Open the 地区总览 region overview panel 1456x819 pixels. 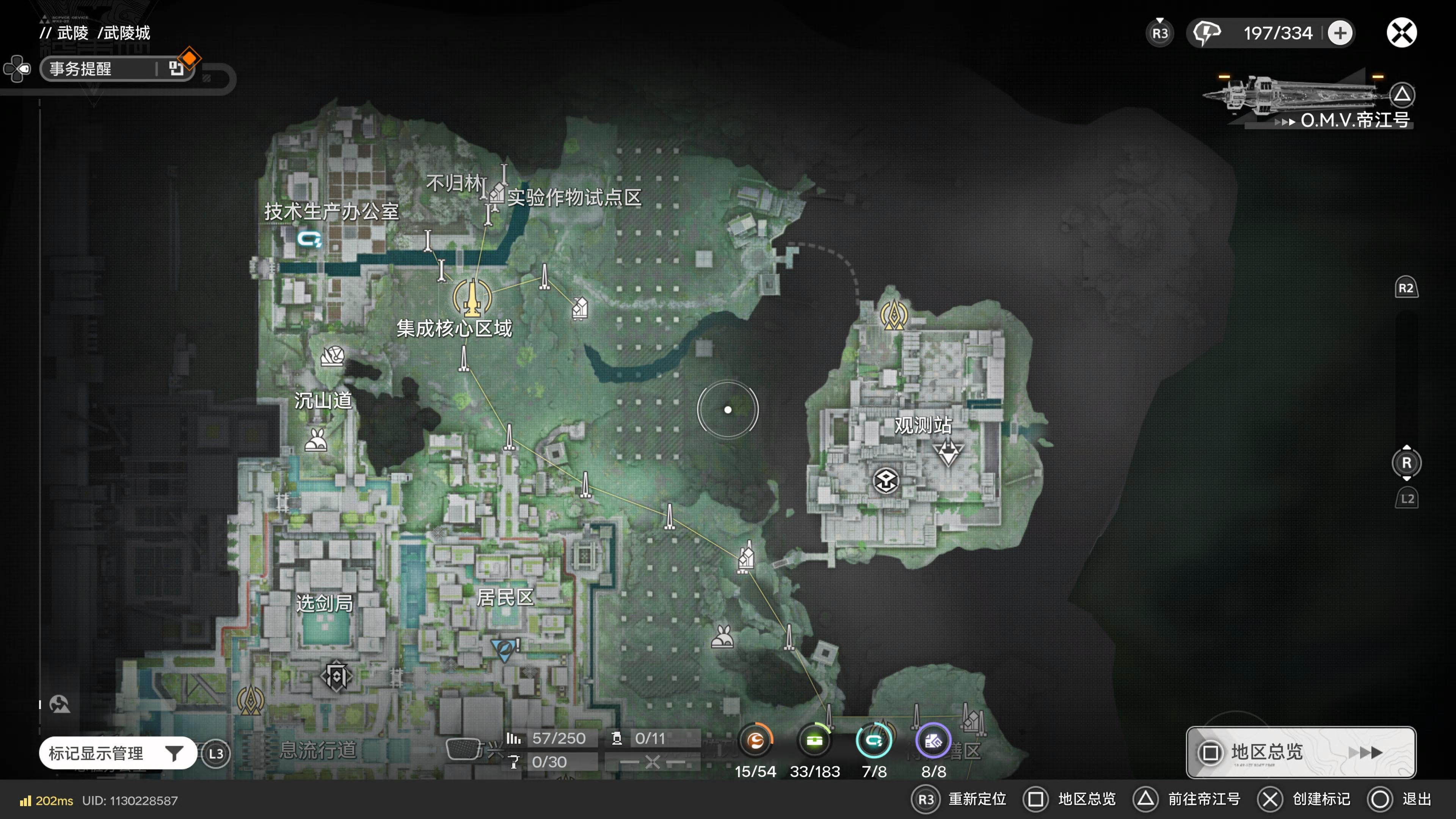(x=1300, y=752)
